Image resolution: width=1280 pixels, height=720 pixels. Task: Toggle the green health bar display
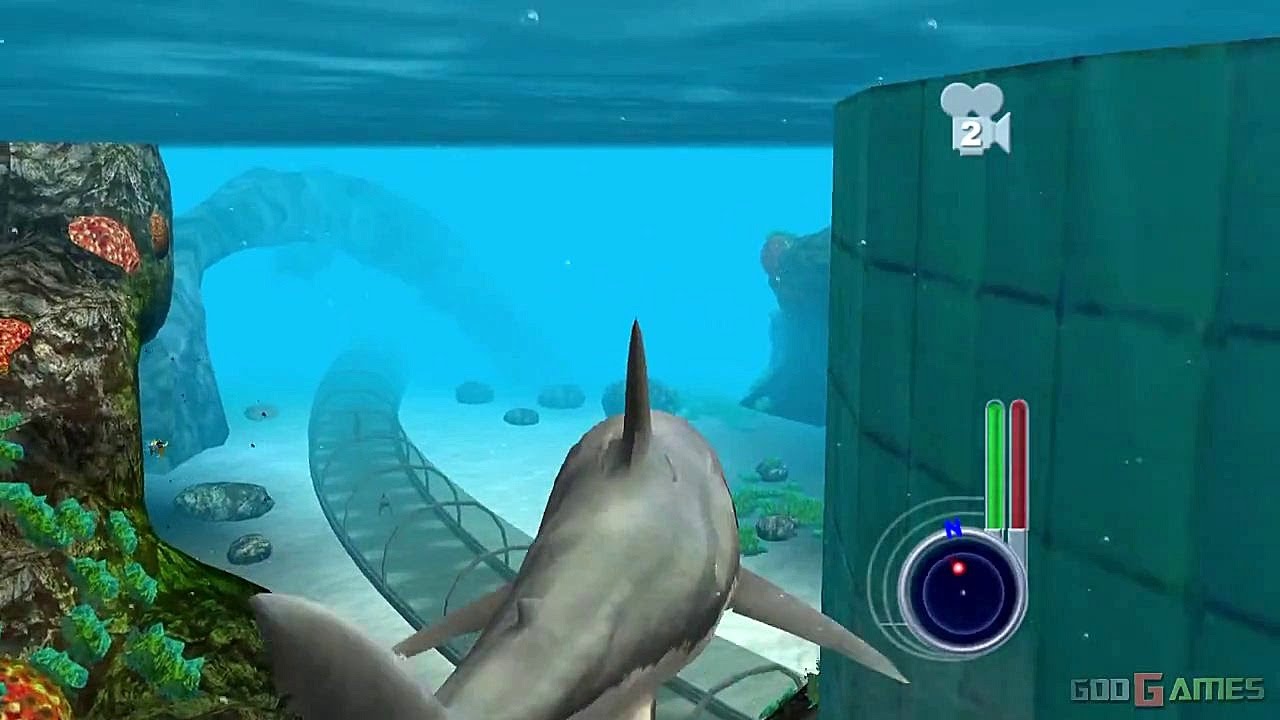[x=993, y=465]
